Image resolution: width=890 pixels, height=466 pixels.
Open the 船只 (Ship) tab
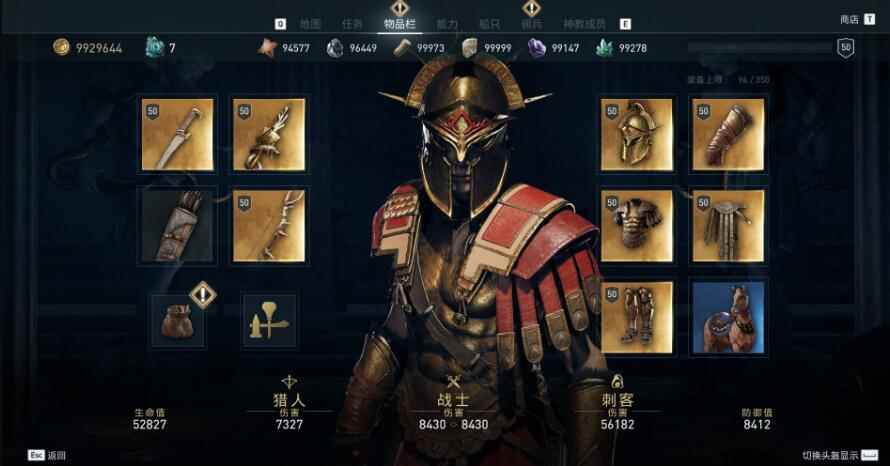coord(490,24)
